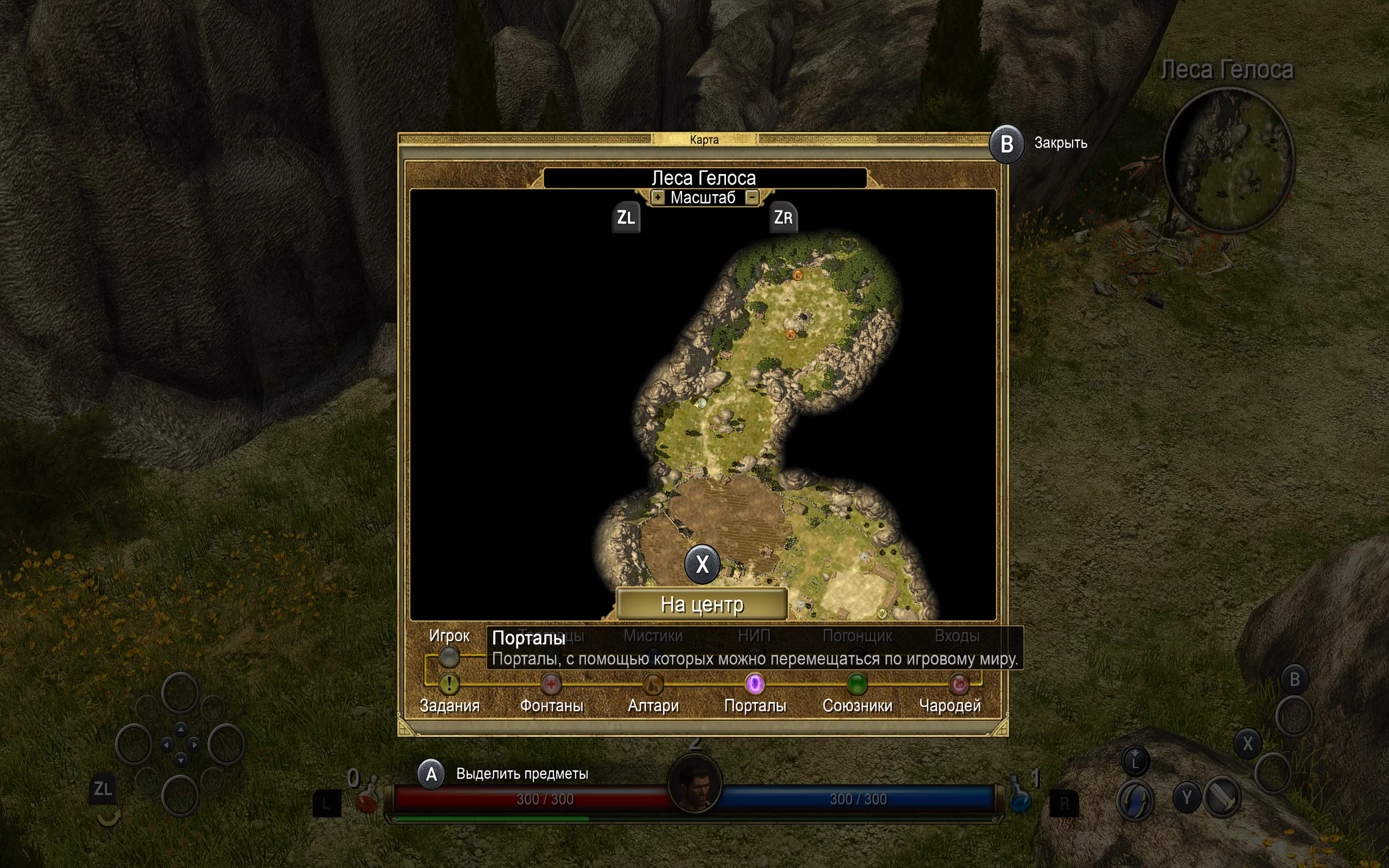Click the orange altar marker at map top
This screenshot has width=1389, height=868.
pos(798,275)
